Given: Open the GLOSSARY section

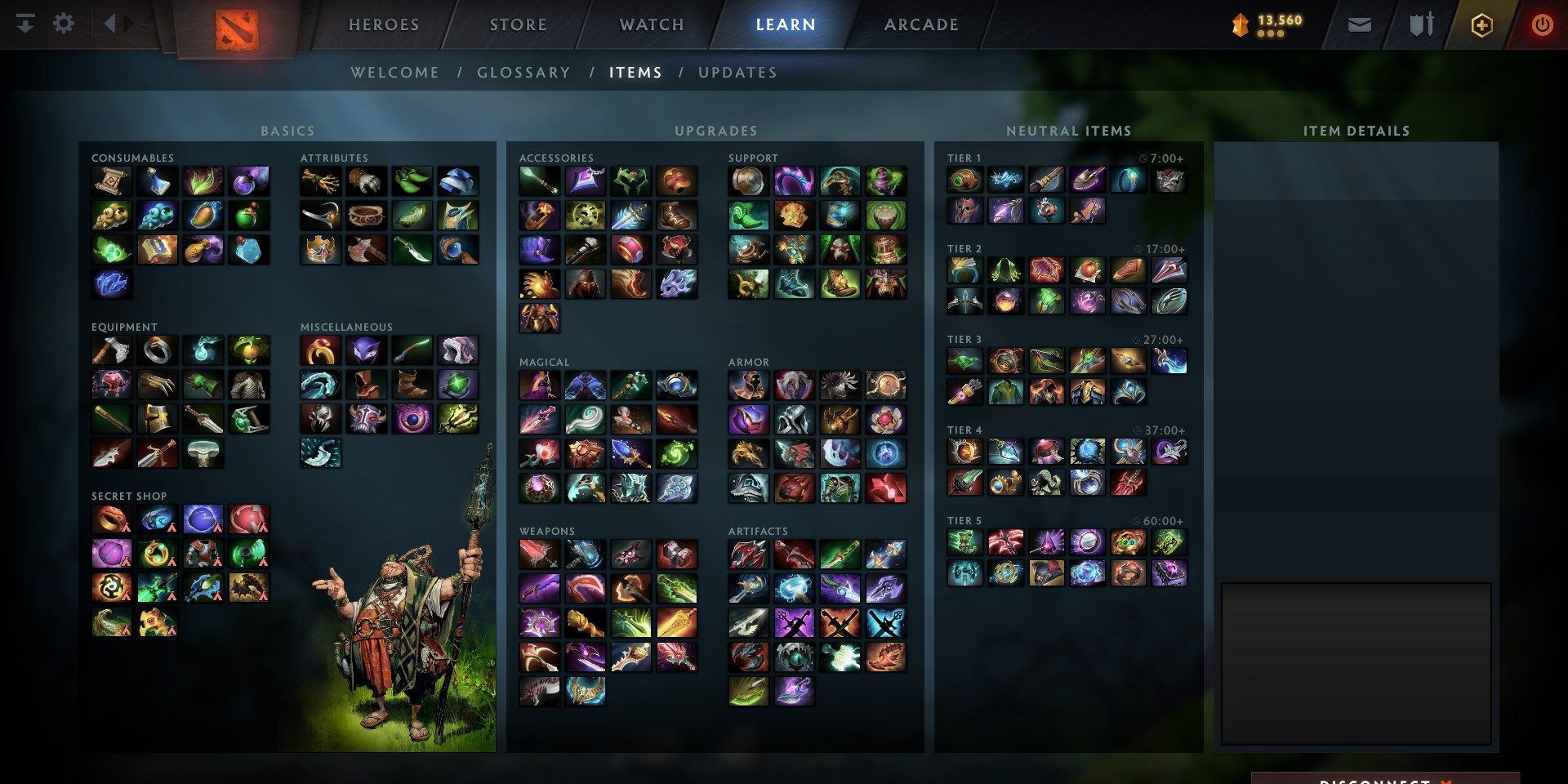Looking at the screenshot, I should (x=523, y=72).
